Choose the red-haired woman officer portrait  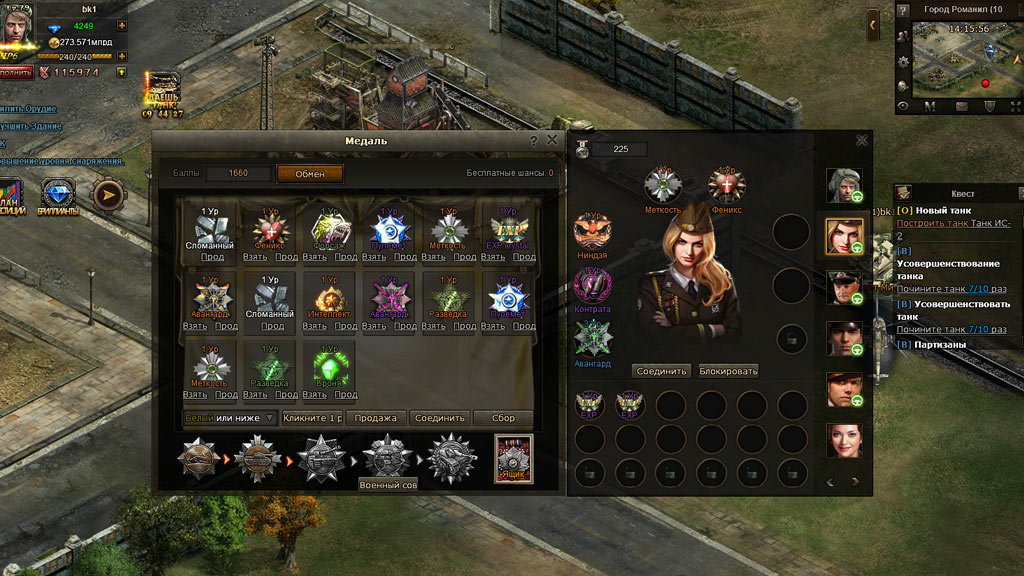(x=844, y=440)
